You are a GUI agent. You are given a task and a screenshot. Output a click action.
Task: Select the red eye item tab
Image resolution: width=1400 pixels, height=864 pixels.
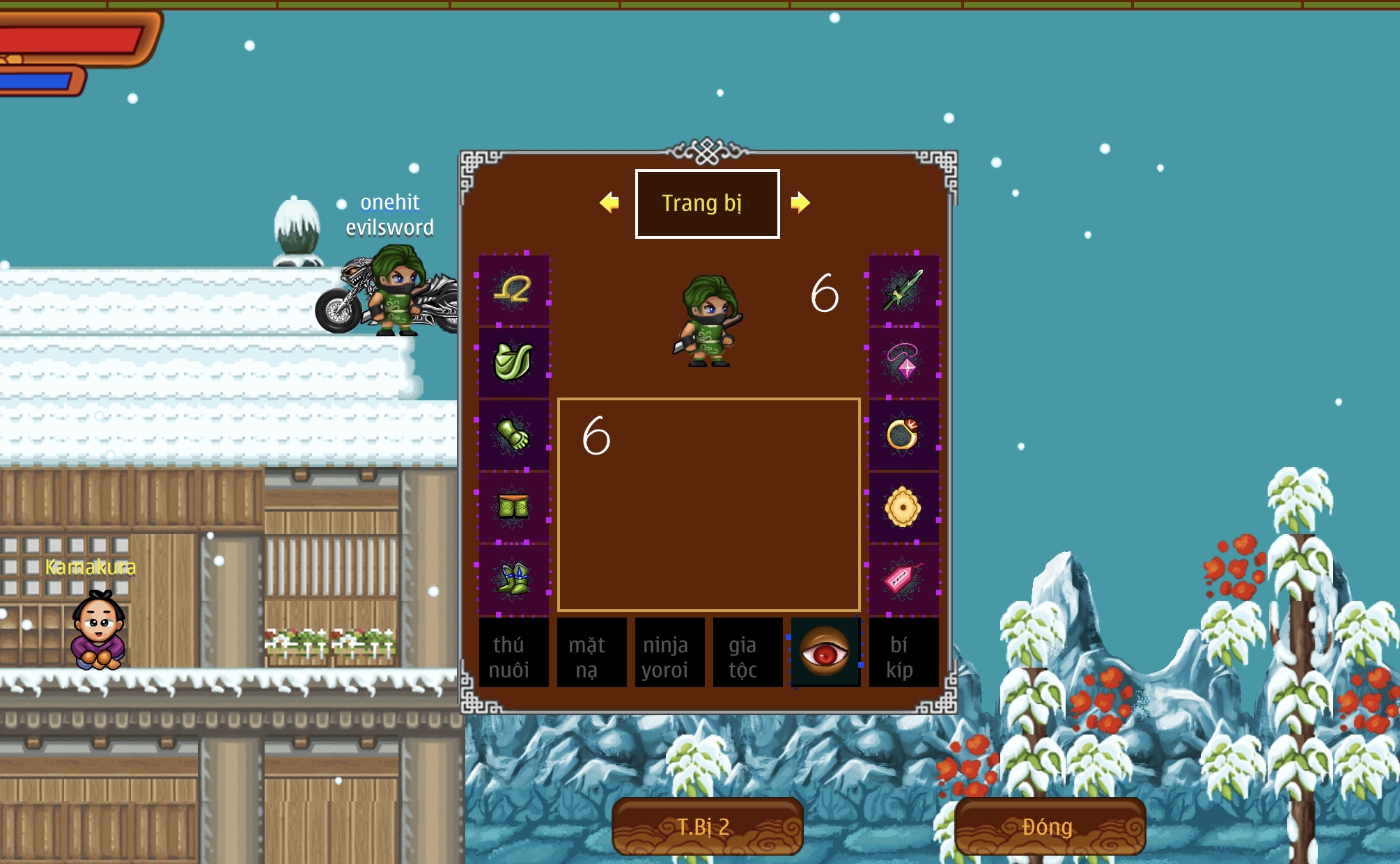tap(826, 652)
